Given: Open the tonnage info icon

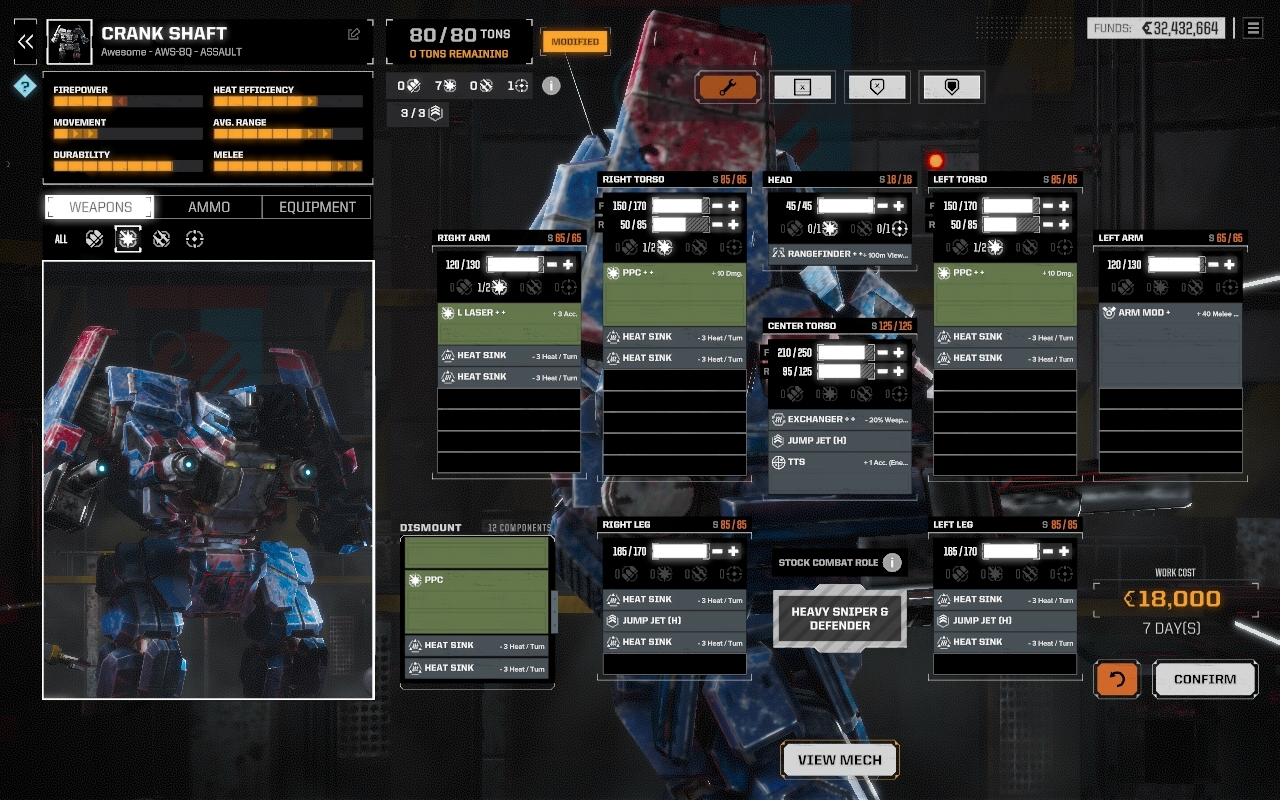Looking at the screenshot, I should point(551,85).
